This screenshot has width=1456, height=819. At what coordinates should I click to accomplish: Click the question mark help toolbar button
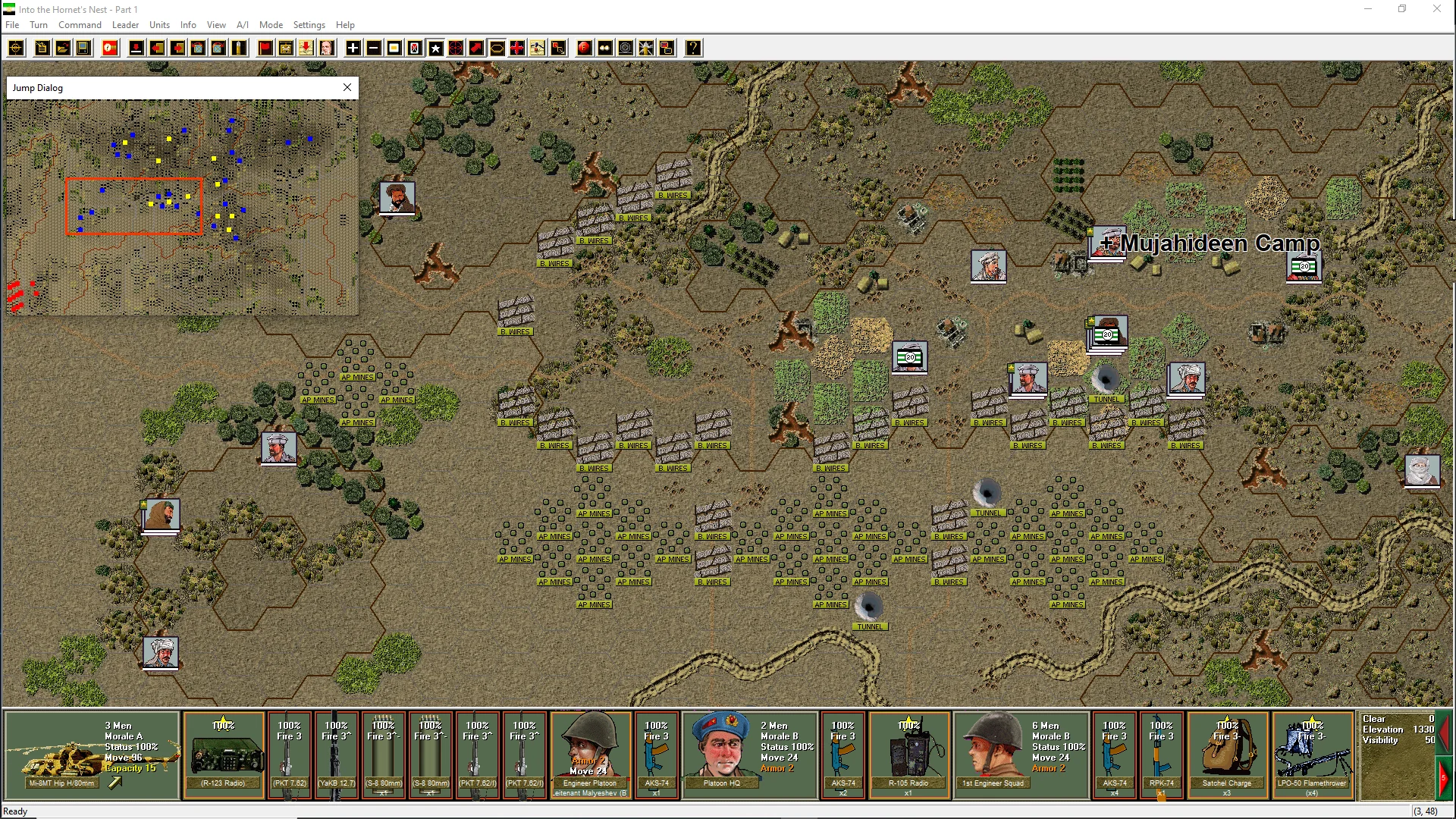point(693,49)
